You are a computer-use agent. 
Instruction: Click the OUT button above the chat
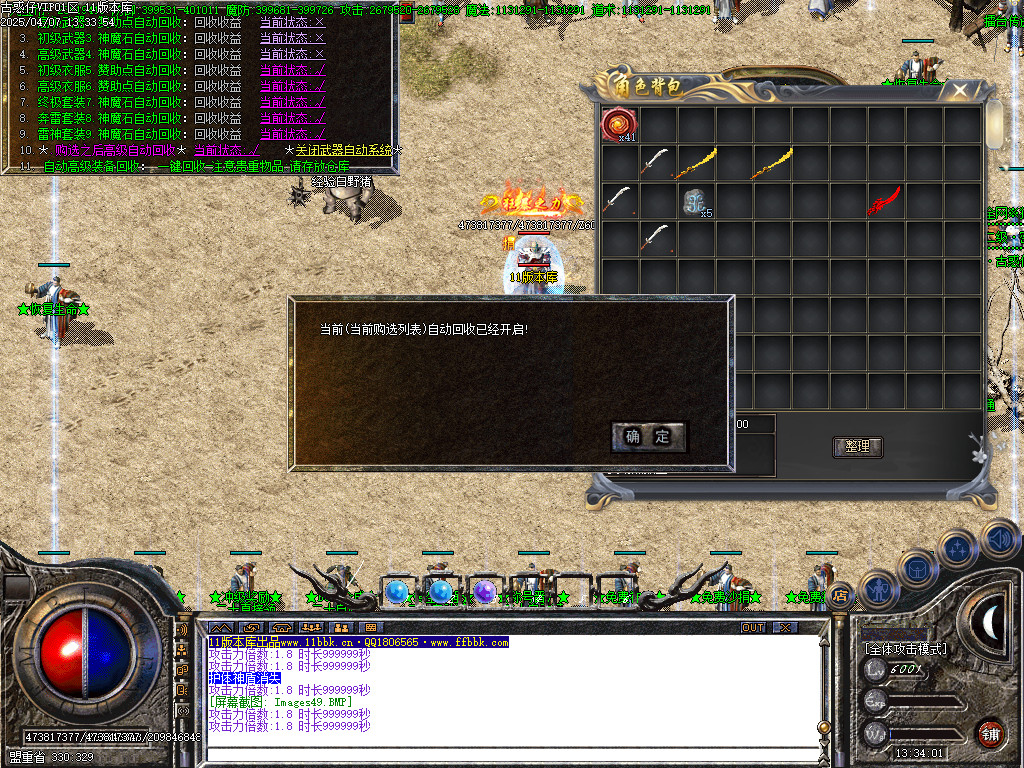752,627
